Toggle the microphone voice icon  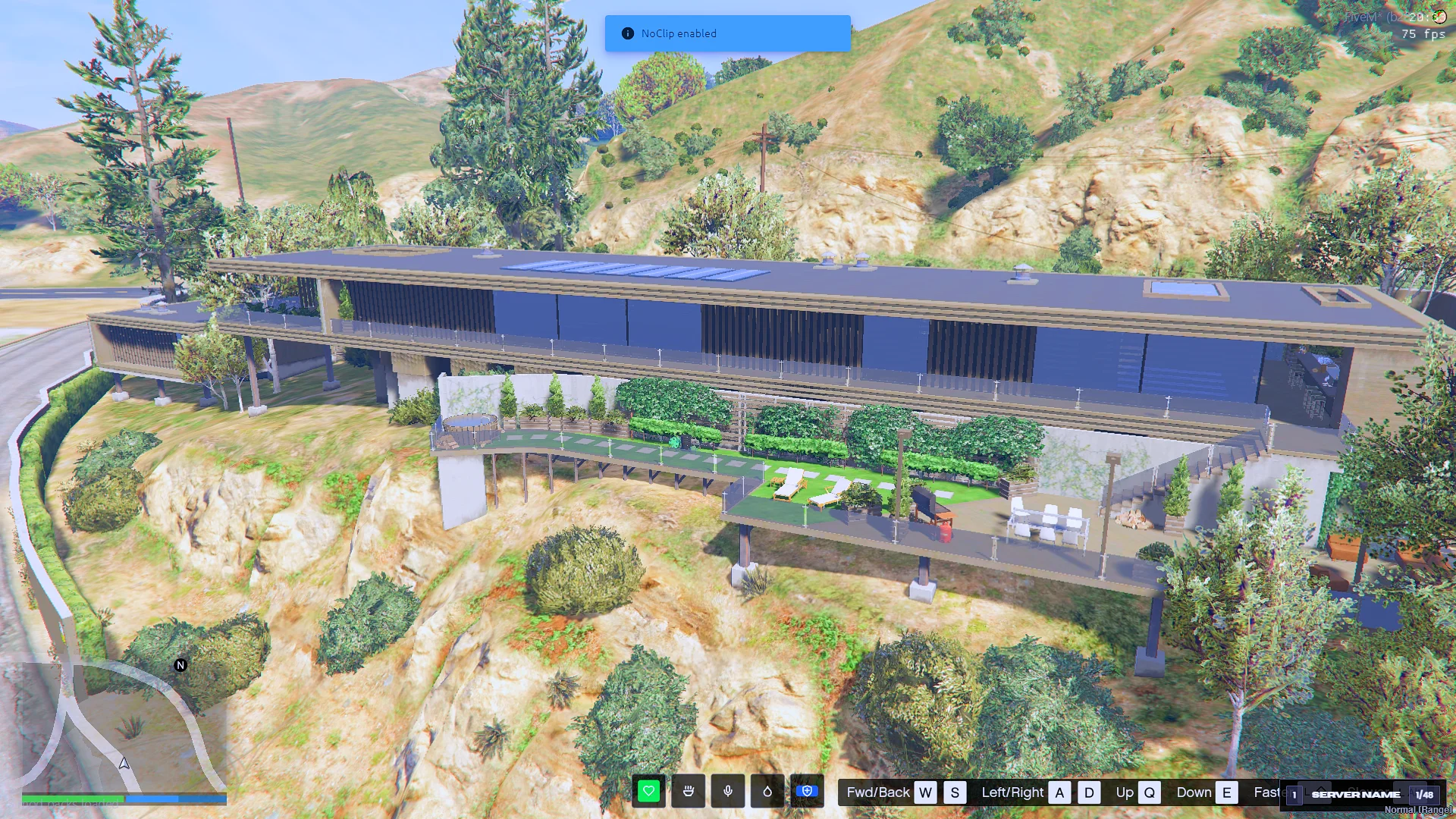tap(728, 792)
